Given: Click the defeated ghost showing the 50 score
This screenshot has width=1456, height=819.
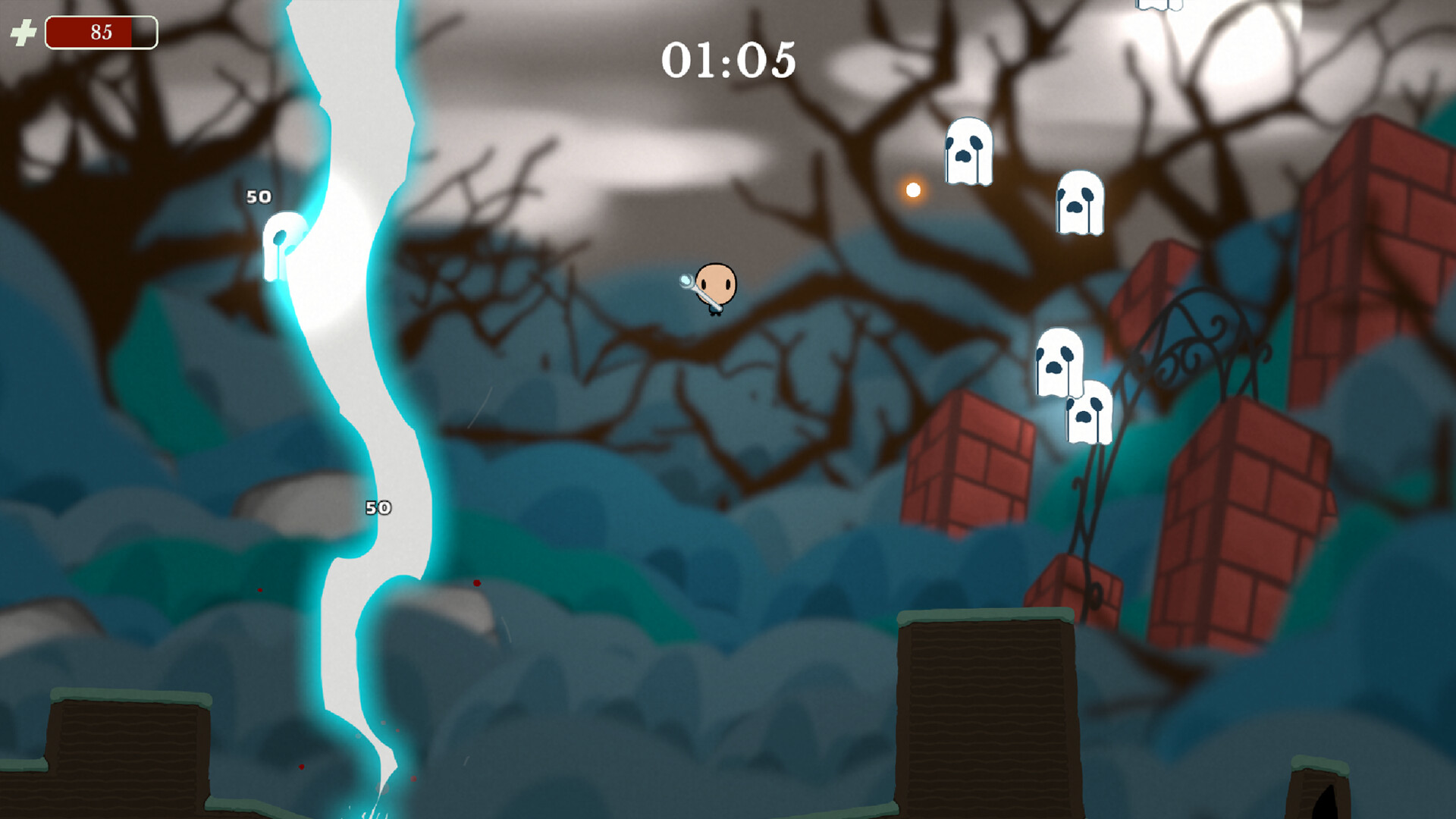Looking at the screenshot, I should click(x=282, y=243).
